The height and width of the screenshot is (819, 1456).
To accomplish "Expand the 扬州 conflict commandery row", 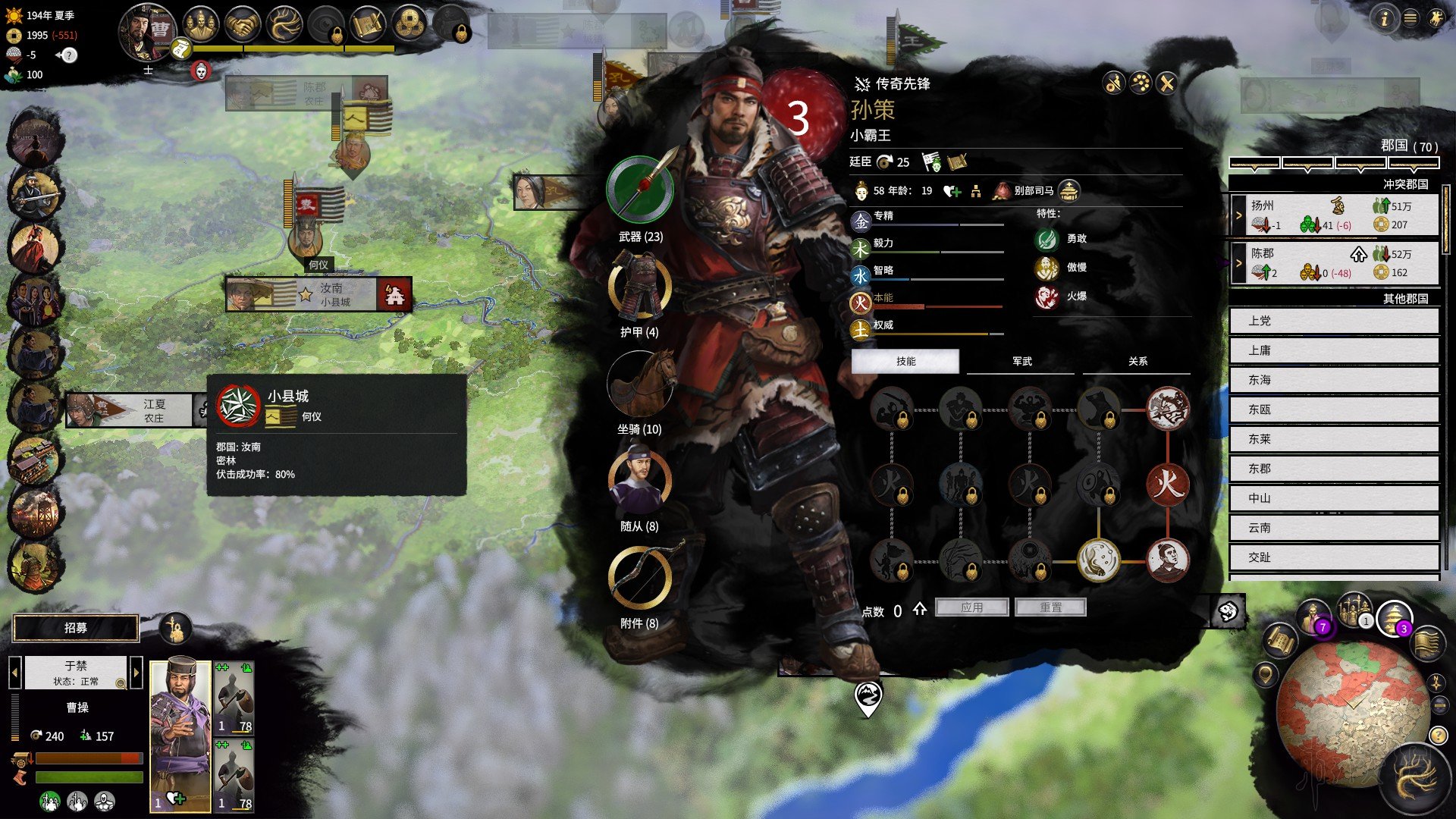I will (1239, 215).
